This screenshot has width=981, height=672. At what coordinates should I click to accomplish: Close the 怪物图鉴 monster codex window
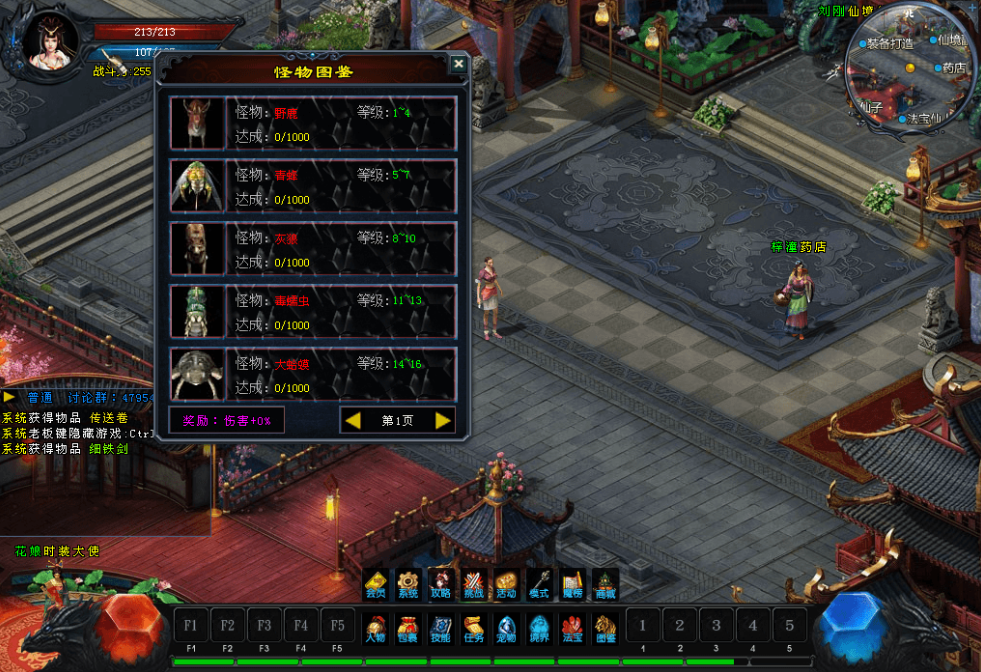point(458,65)
